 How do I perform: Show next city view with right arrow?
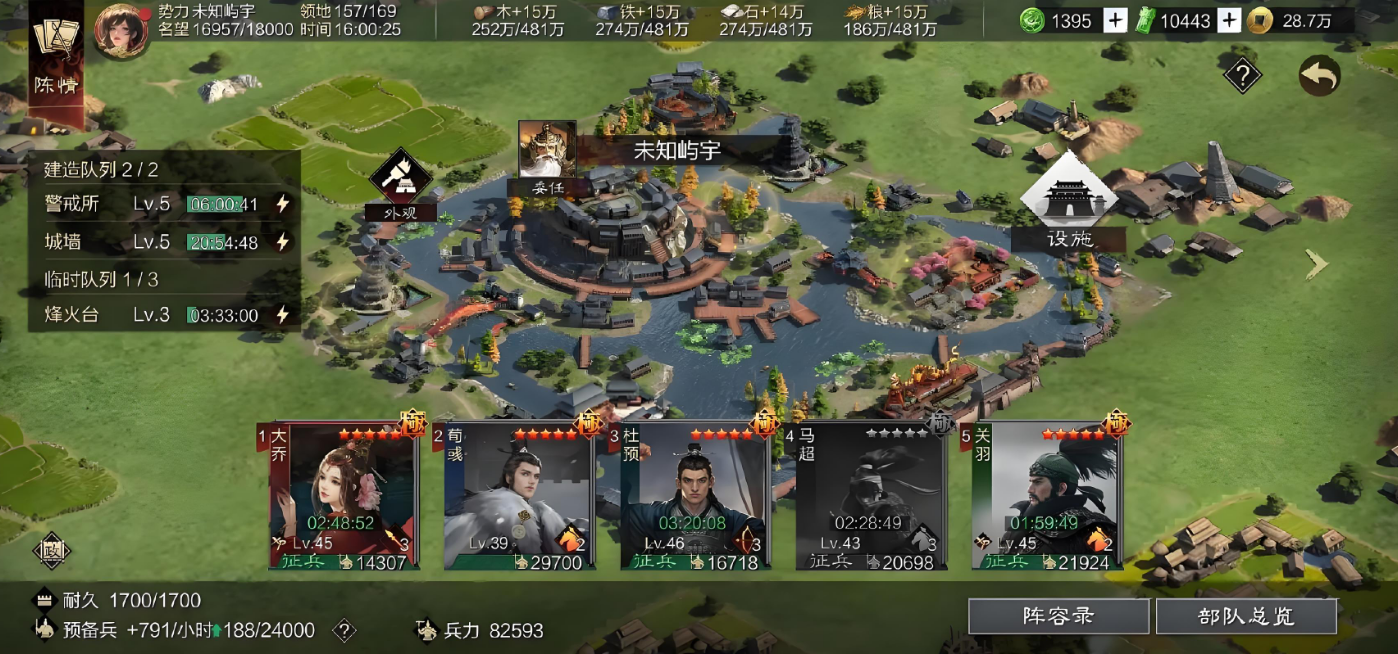(x=1316, y=264)
